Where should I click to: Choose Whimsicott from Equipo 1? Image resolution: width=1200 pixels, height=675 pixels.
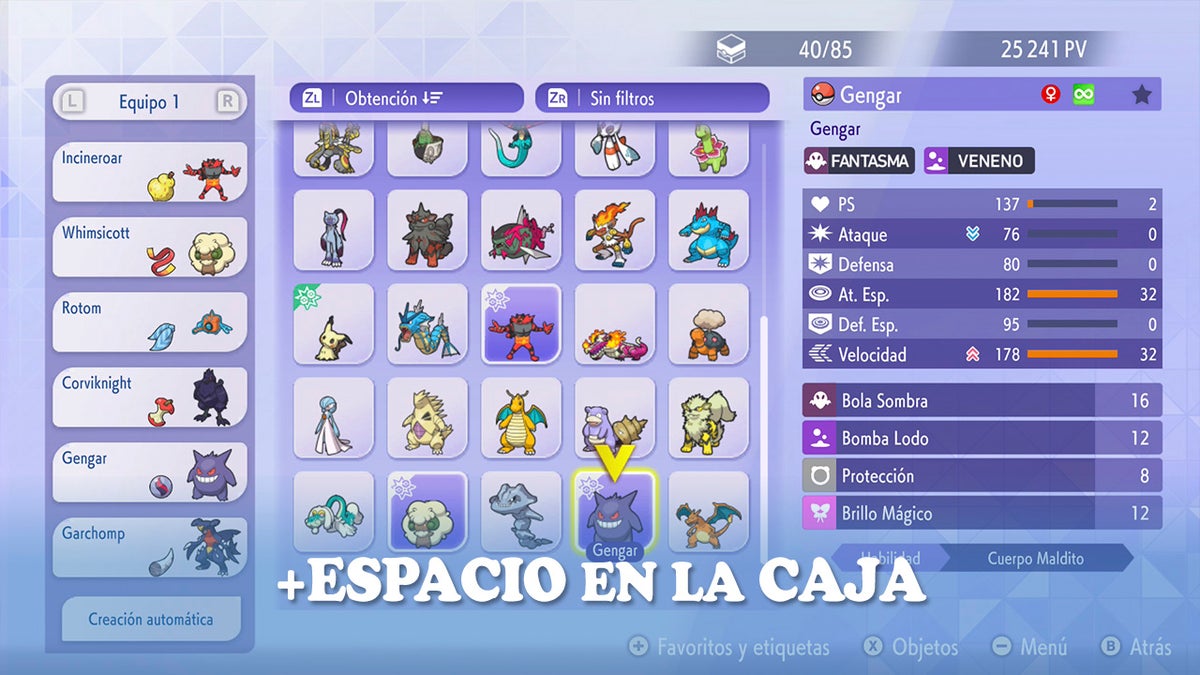click(149, 247)
